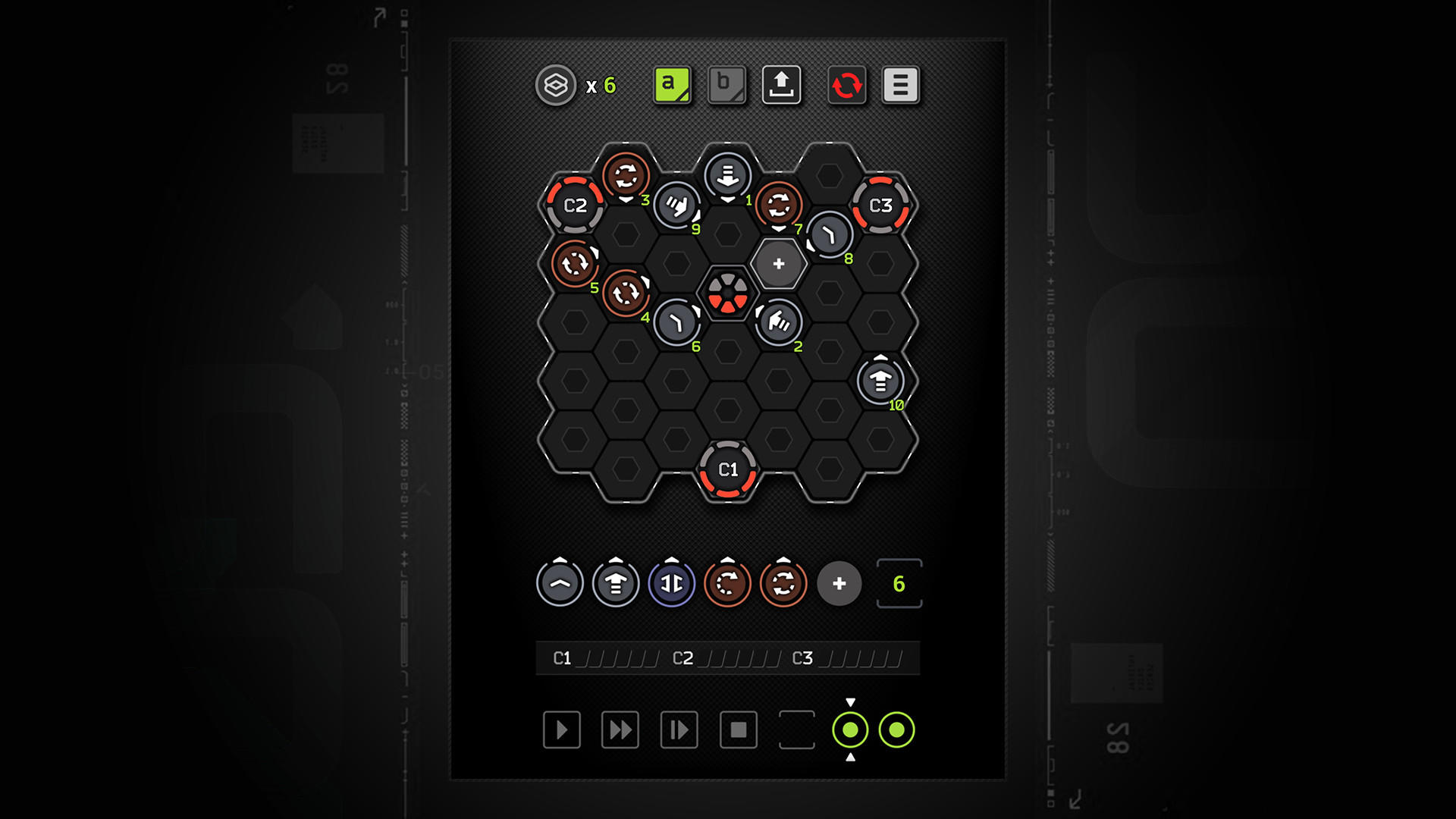Screen dimensions: 1456x819
Task: Select the arrow launcher tile from the palette
Action: pyautogui.click(x=615, y=582)
